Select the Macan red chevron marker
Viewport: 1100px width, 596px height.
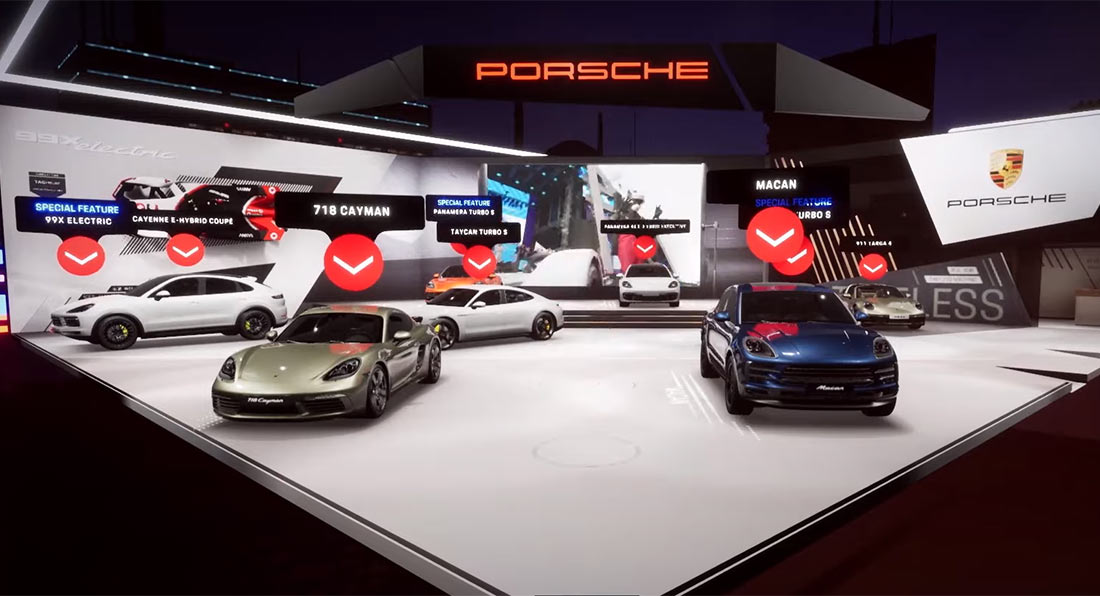pyautogui.click(x=774, y=236)
